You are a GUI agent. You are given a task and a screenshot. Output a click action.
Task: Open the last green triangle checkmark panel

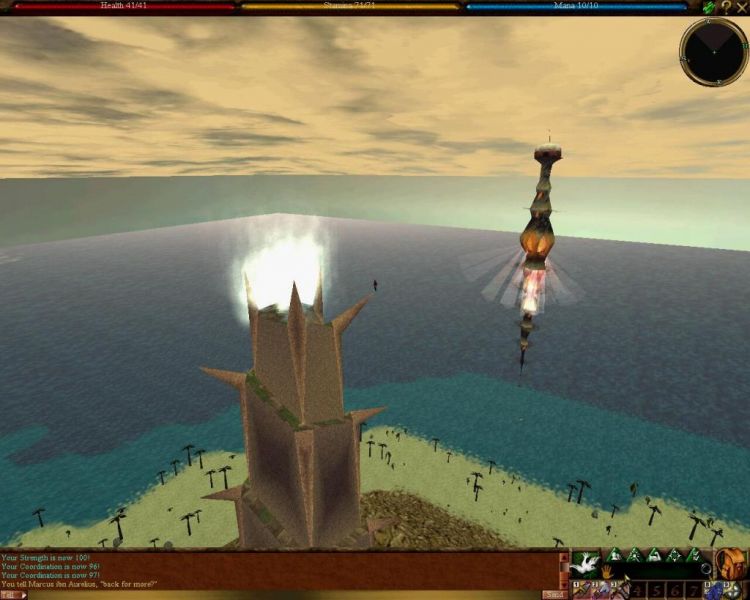pyautogui.click(x=694, y=556)
